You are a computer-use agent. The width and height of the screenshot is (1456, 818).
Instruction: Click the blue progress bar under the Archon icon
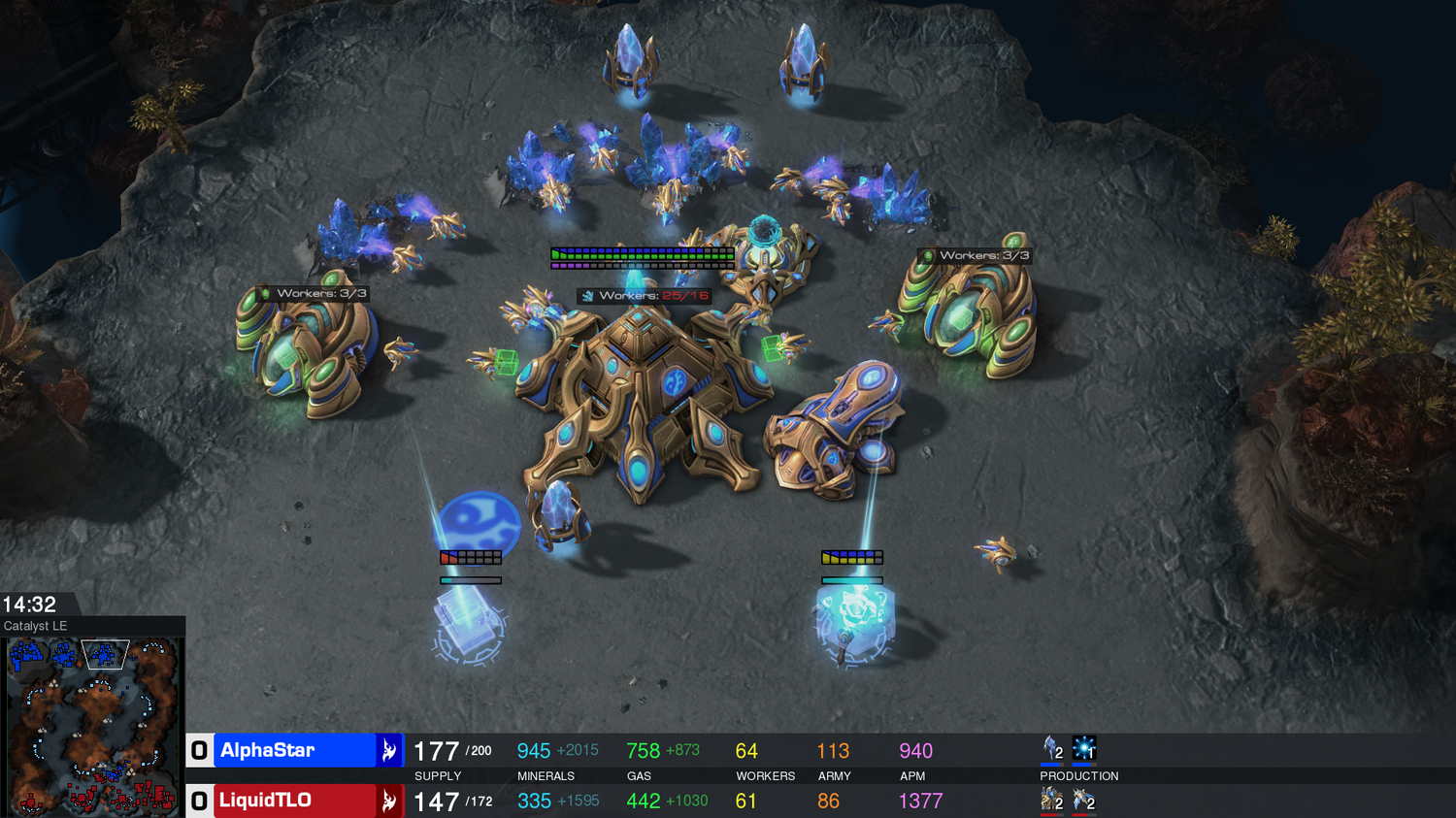click(1050, 765)
